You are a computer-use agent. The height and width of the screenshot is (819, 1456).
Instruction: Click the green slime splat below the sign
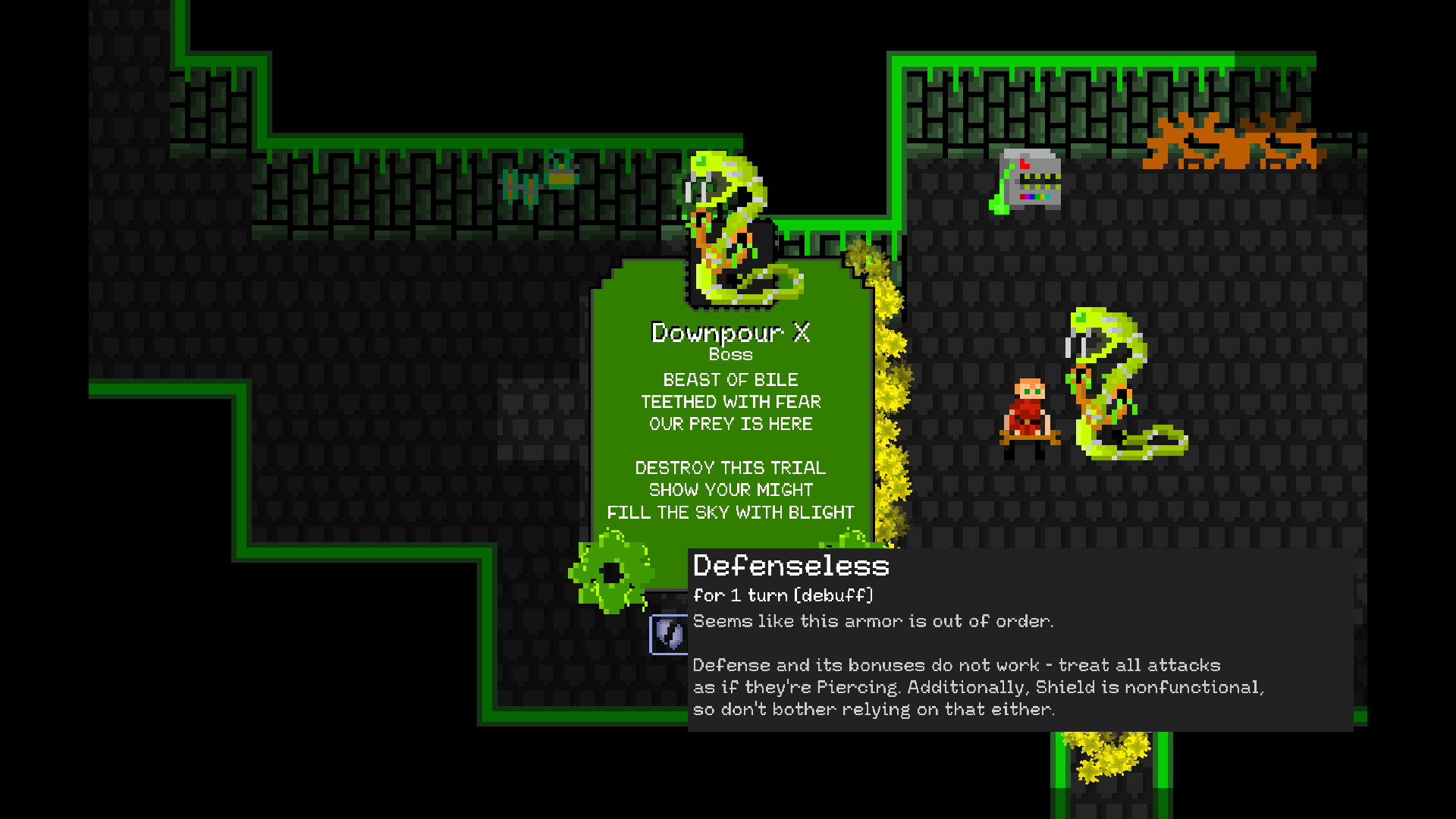[x=613, y=573]
